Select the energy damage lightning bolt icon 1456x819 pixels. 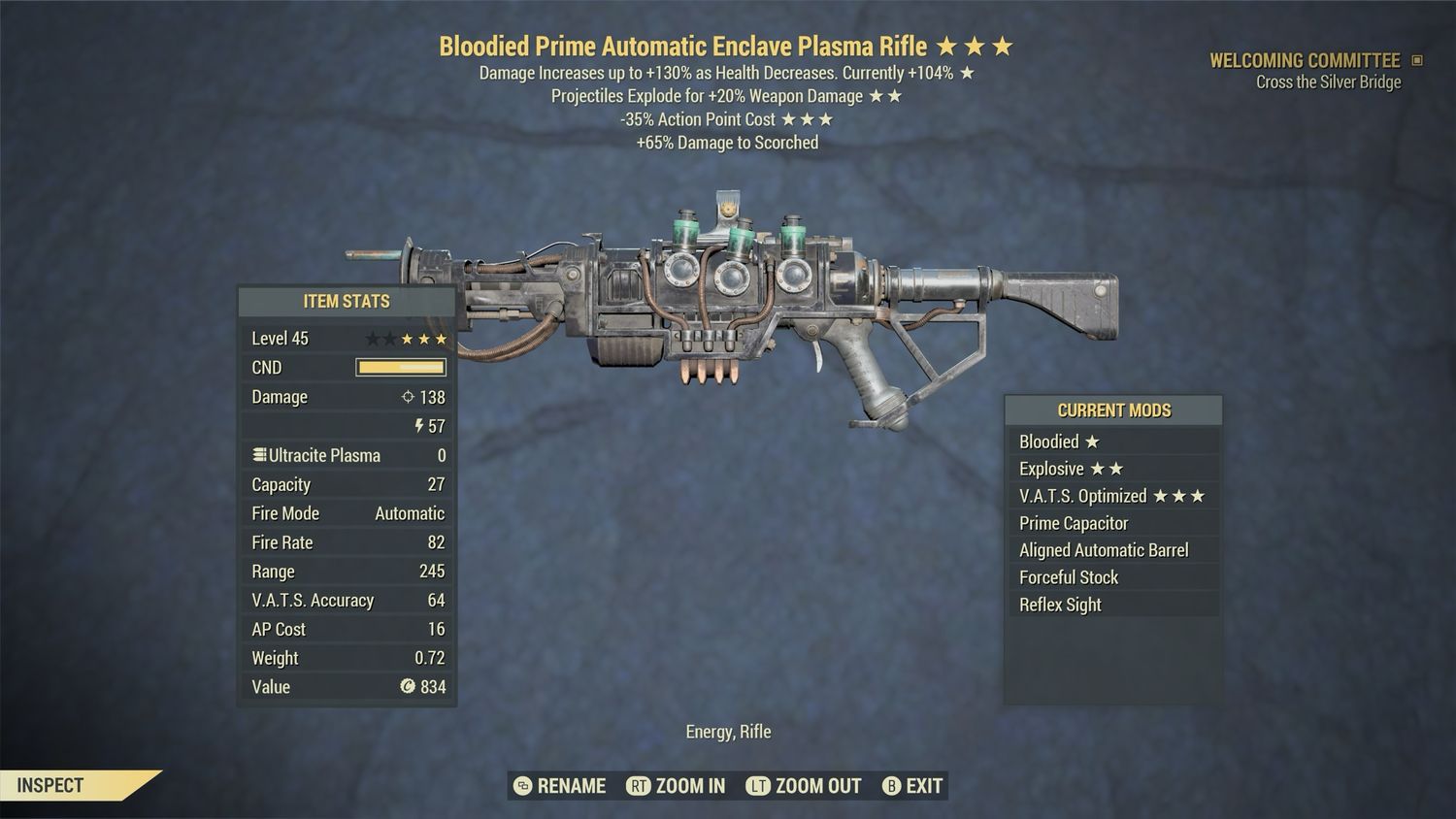pyautogui.click(x=418, y=425)
